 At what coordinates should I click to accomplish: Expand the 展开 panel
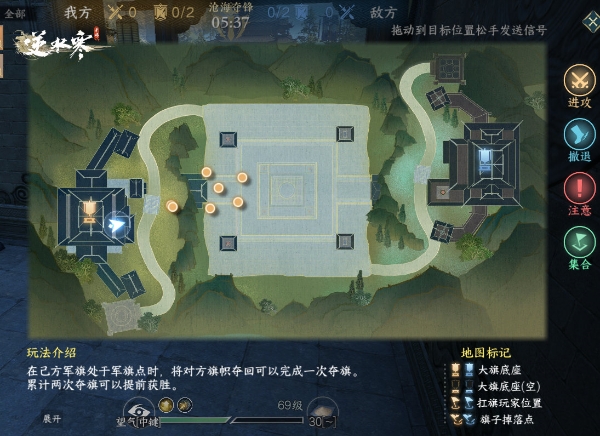52,417
